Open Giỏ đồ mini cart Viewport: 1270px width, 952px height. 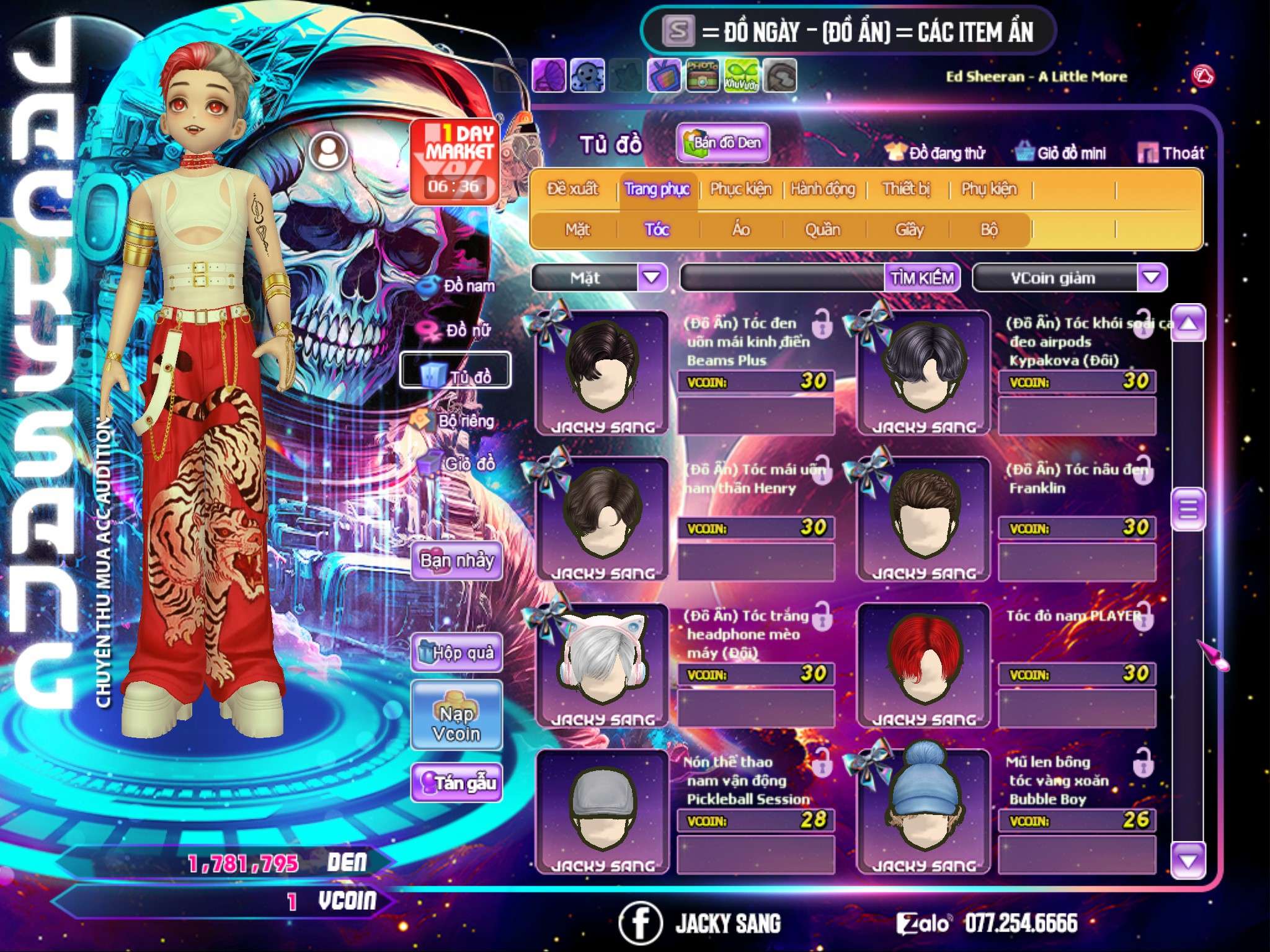point(1061,153)
